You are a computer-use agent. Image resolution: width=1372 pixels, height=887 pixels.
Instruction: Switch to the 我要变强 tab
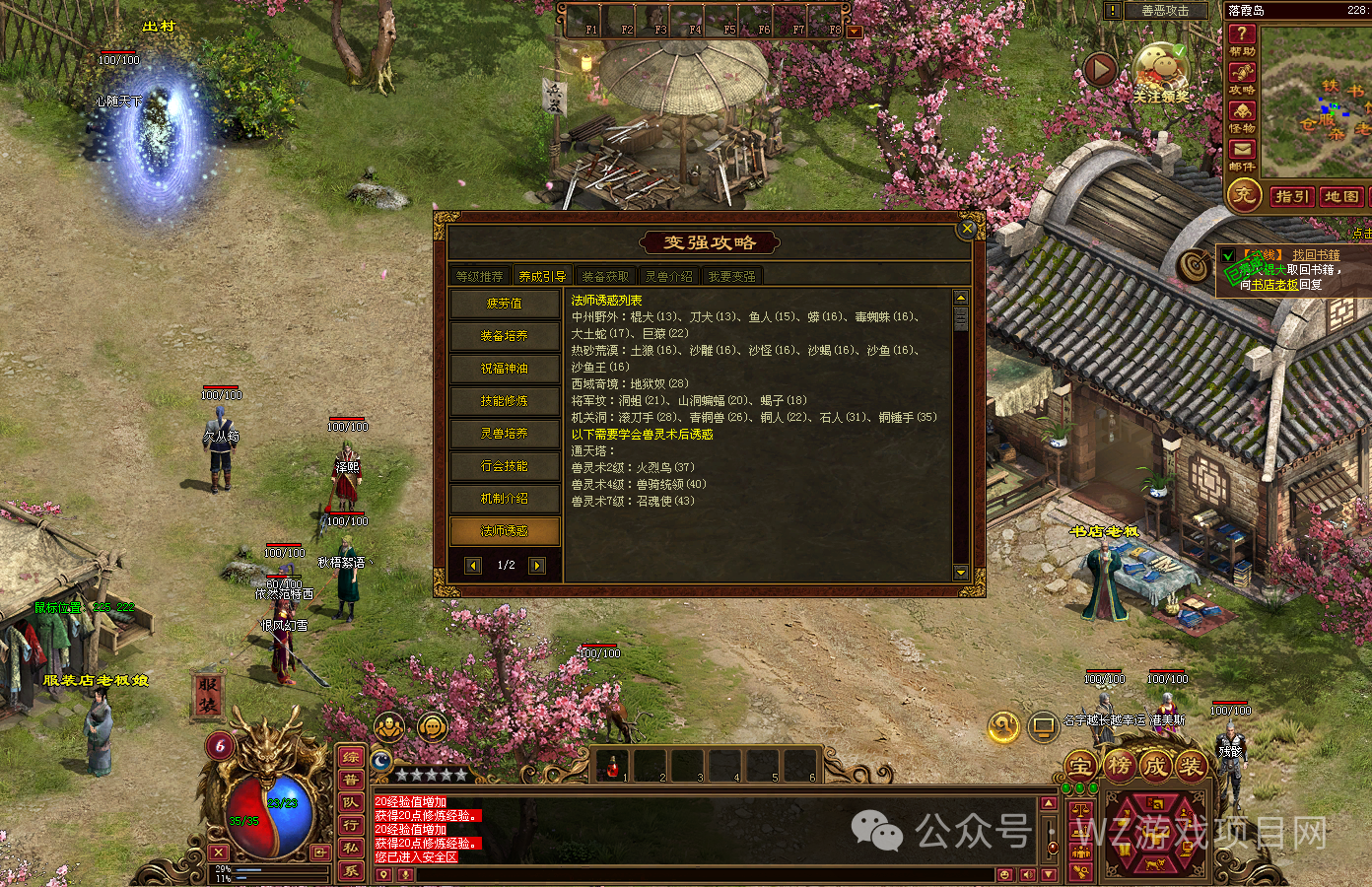pos(734,276)
